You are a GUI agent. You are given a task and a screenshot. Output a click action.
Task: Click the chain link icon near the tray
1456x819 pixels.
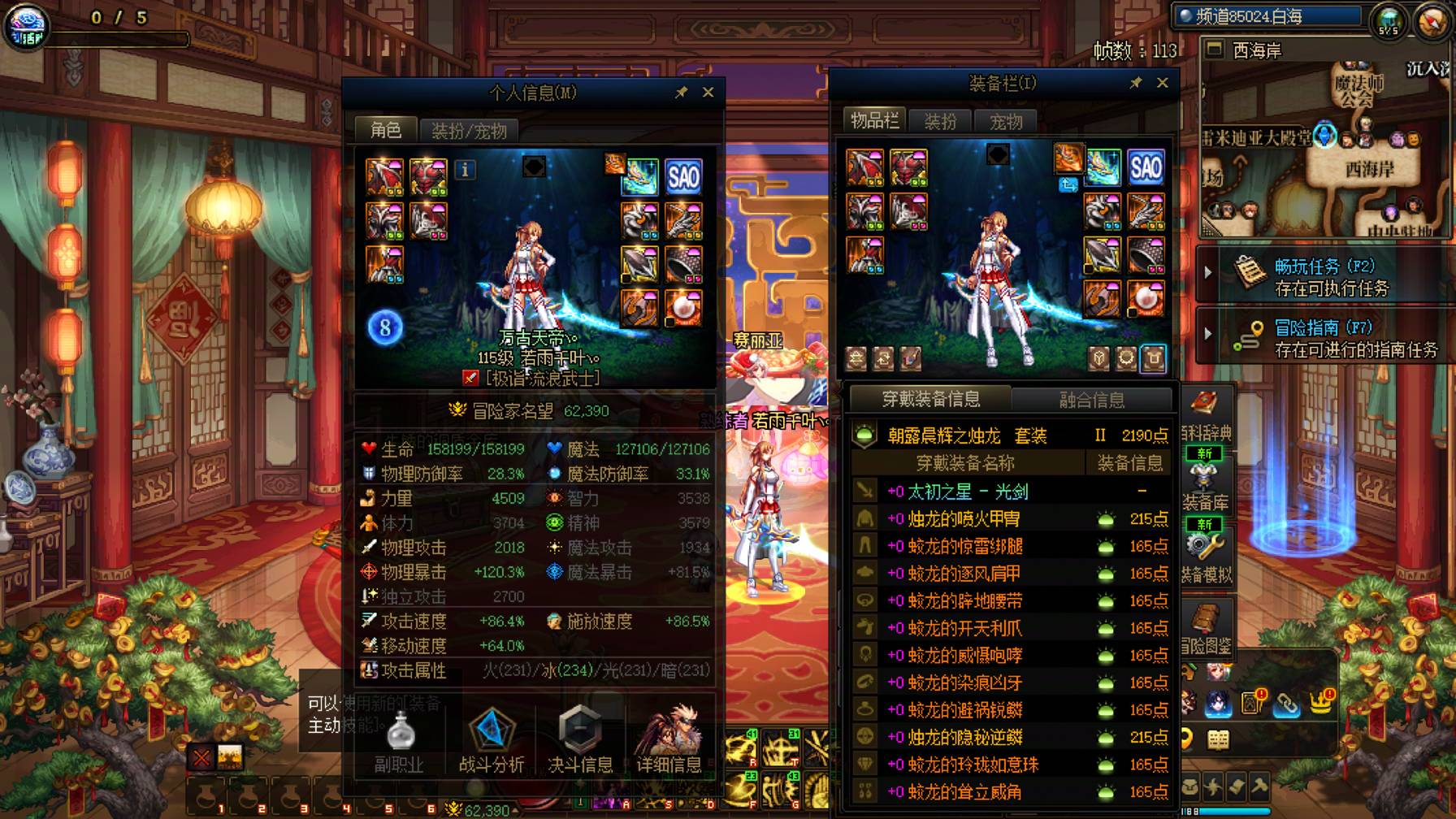[x=1287, y=704]
